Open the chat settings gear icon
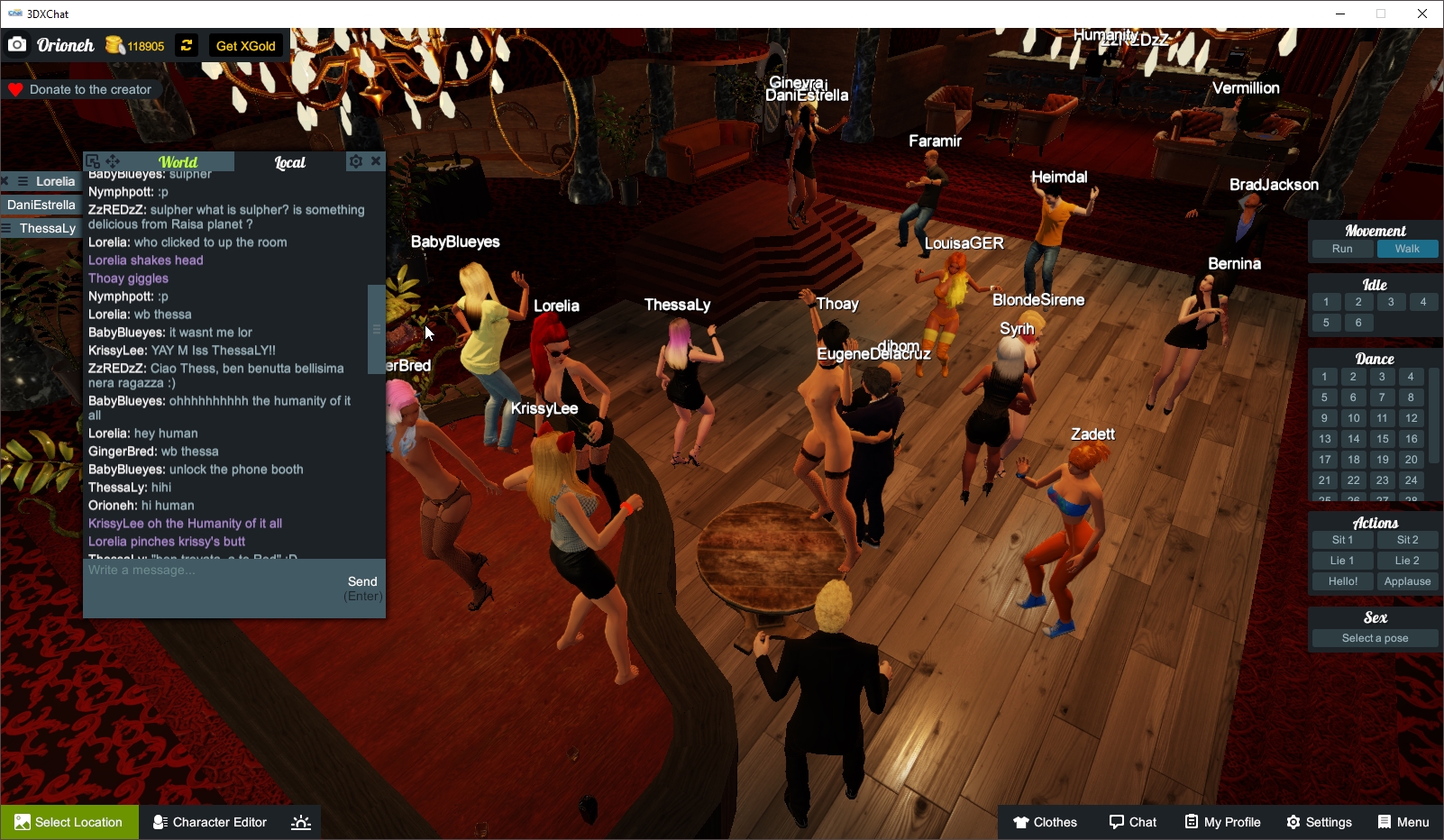 click(357, 161)
